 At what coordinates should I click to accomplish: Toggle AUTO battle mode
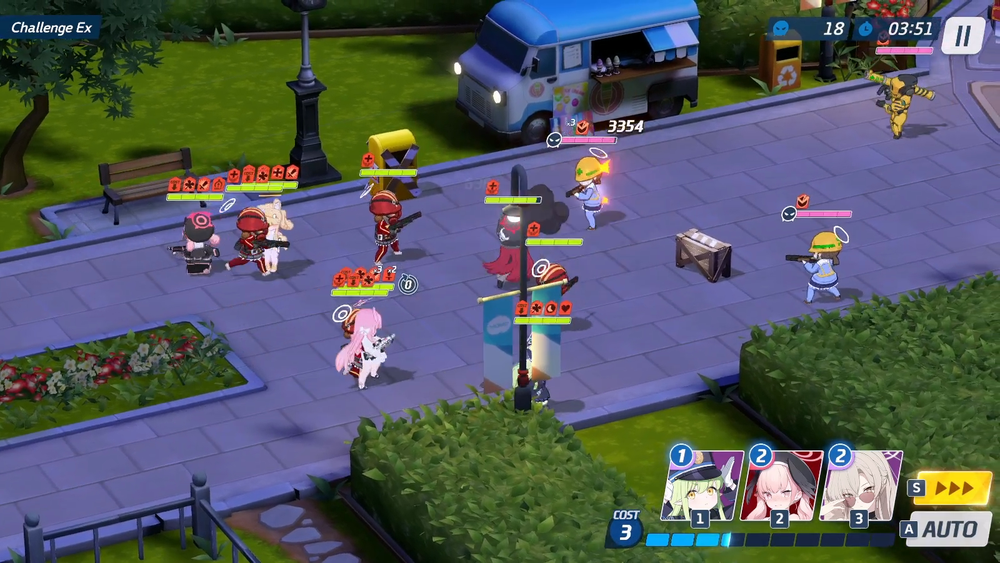tap(949, 529)
